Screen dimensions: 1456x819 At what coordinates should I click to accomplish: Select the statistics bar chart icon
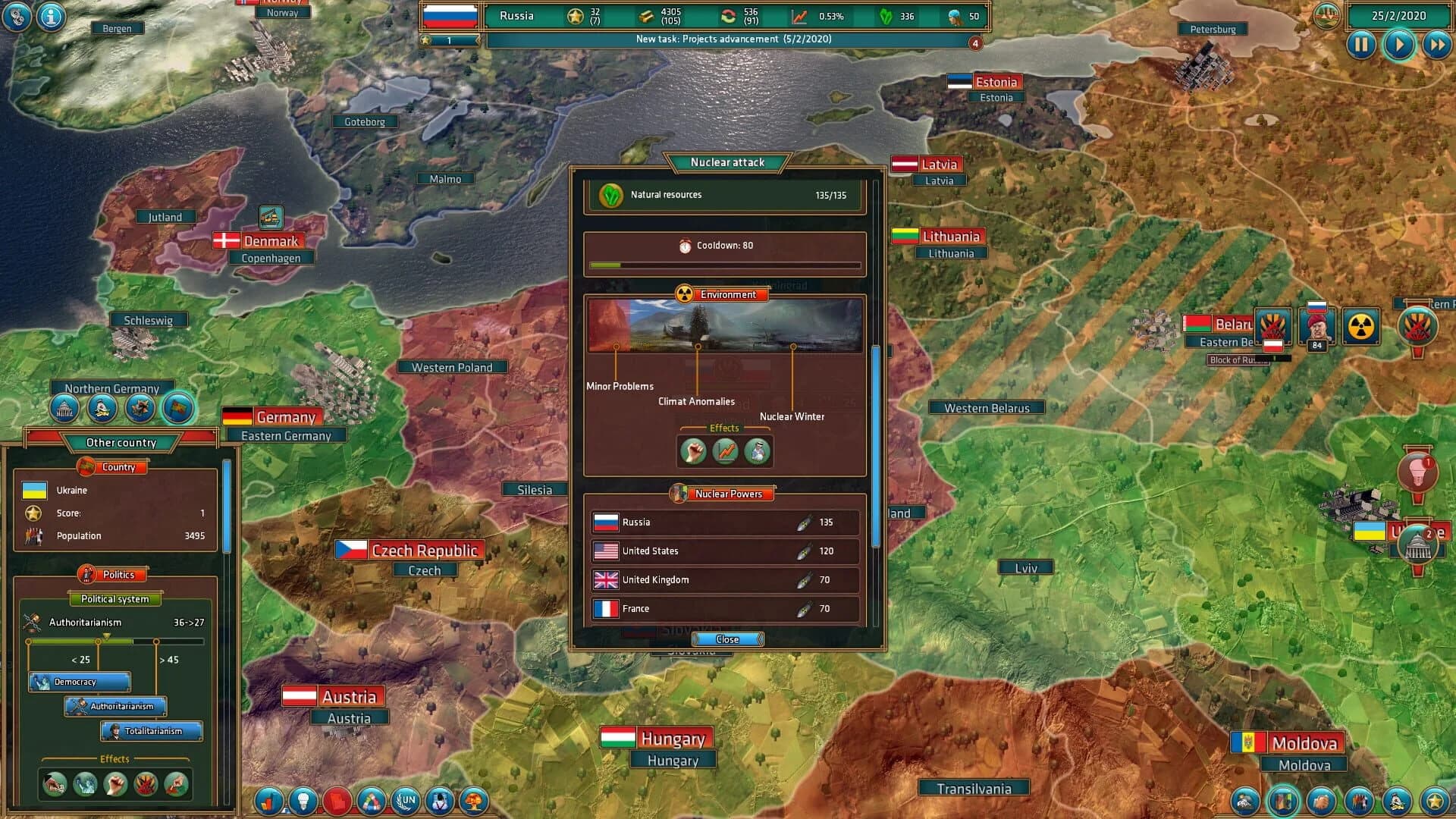pos(267,801)
